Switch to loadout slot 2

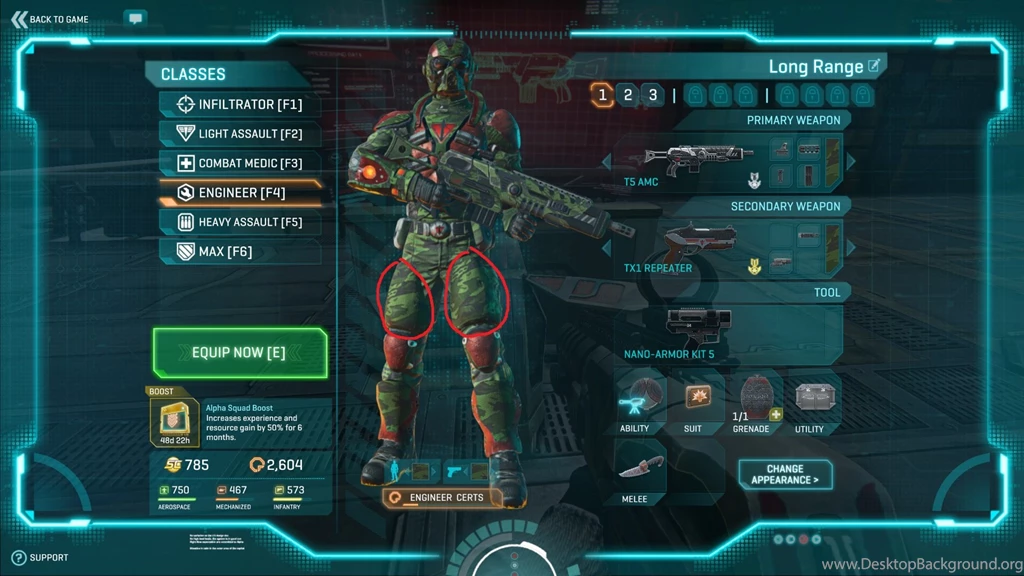click(628, 95)
